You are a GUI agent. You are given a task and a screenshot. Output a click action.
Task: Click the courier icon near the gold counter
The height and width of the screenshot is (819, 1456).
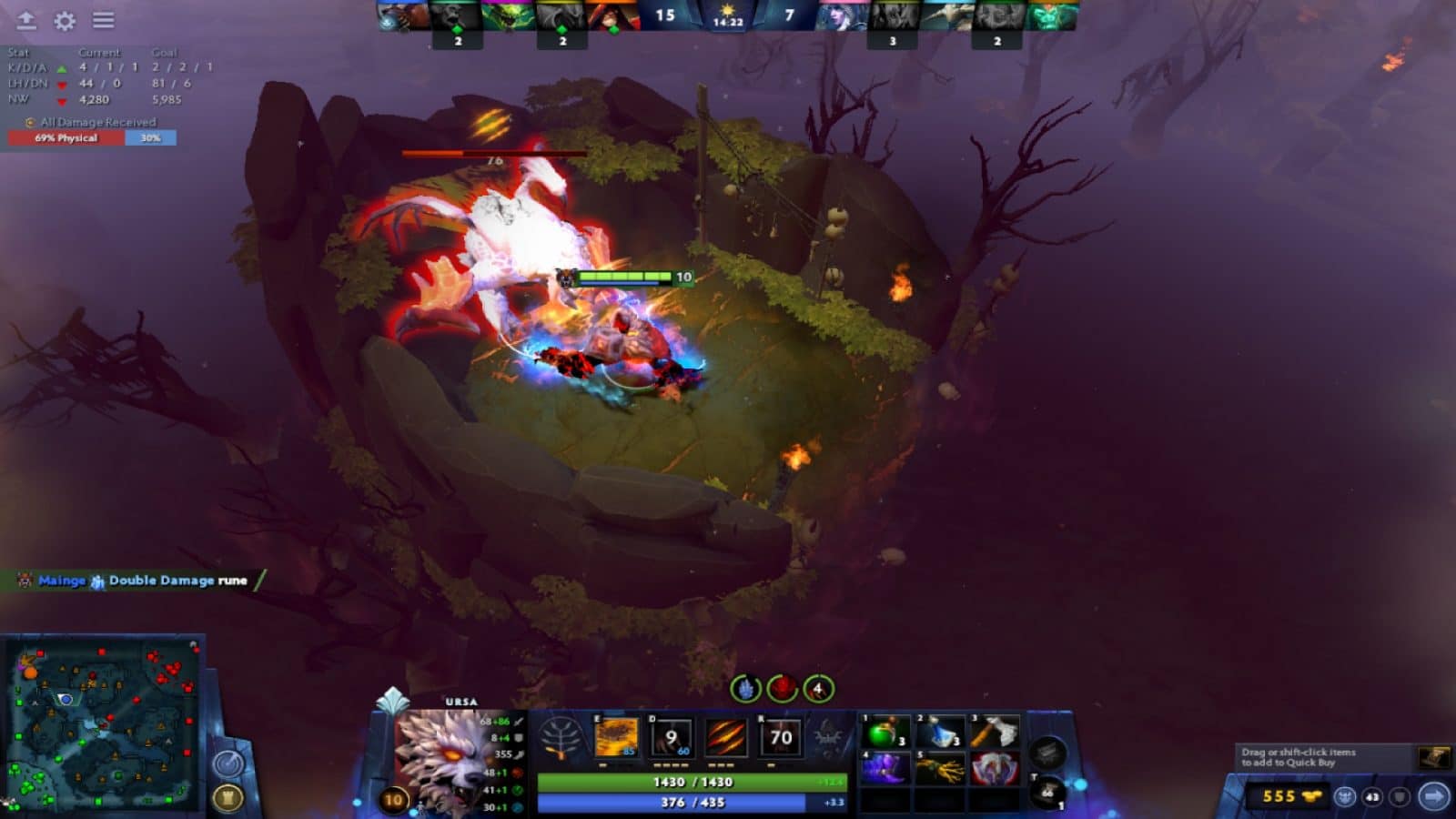pos(1345,796)
